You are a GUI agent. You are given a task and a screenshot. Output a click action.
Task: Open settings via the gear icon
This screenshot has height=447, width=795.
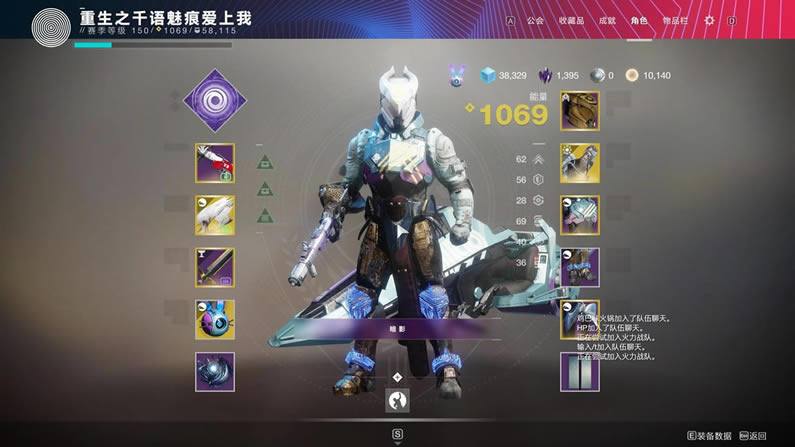(710, 20)
